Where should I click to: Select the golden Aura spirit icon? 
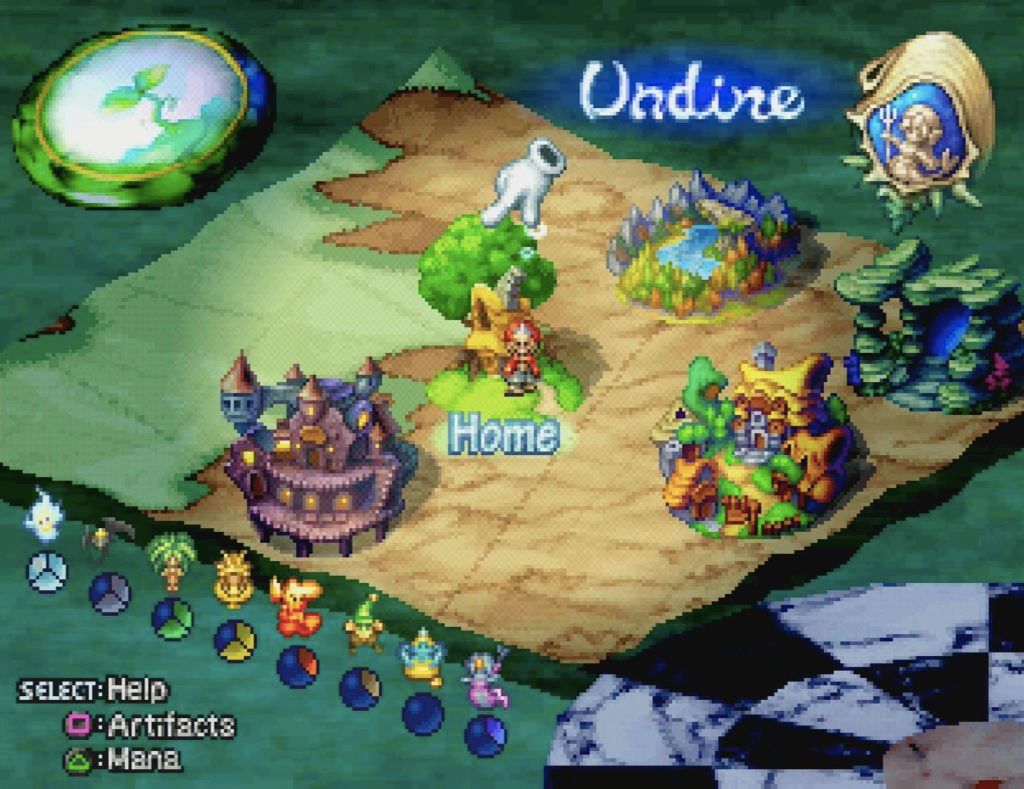coord(233,580)
